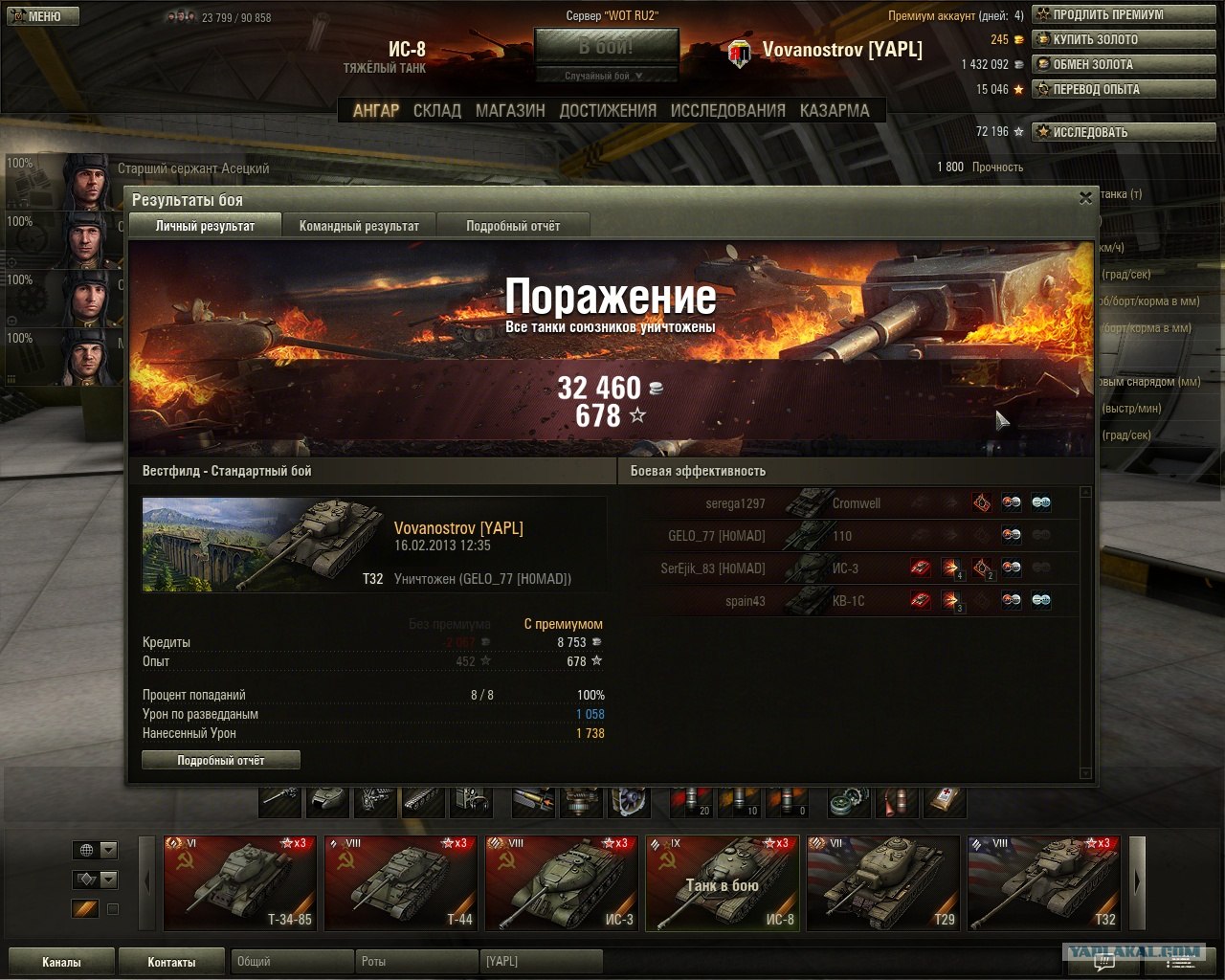Show the ДОСТИЖЕНИЯ section
The width and height of the screenshot is (1225, 980).
click(x=608, y=111)
